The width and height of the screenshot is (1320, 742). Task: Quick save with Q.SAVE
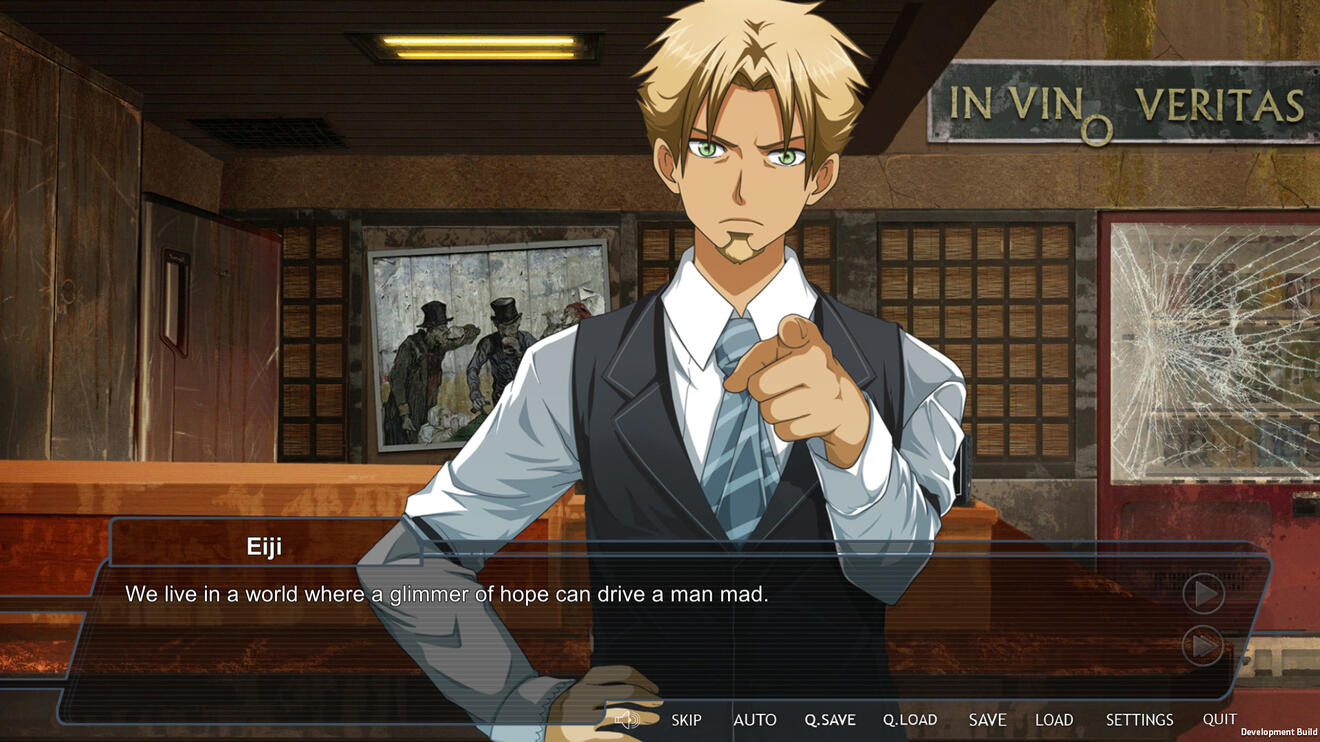point(830,720)
